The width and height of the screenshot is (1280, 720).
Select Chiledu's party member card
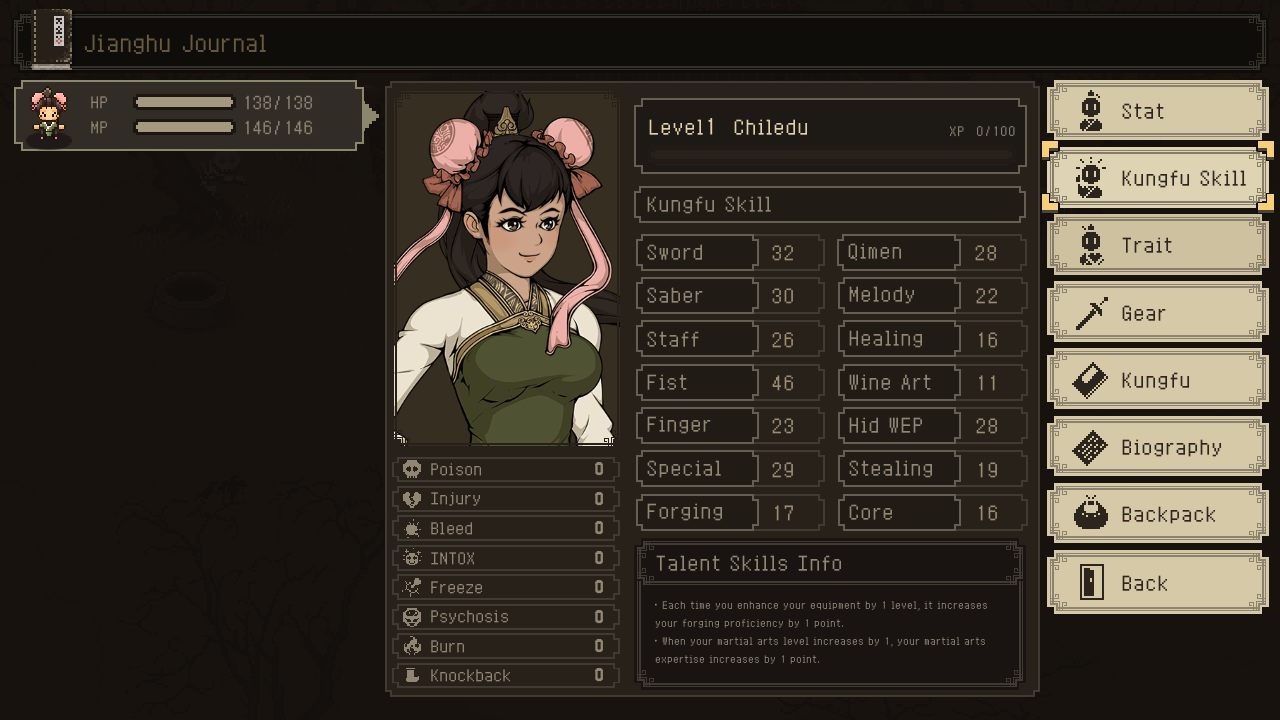point(188,116)
